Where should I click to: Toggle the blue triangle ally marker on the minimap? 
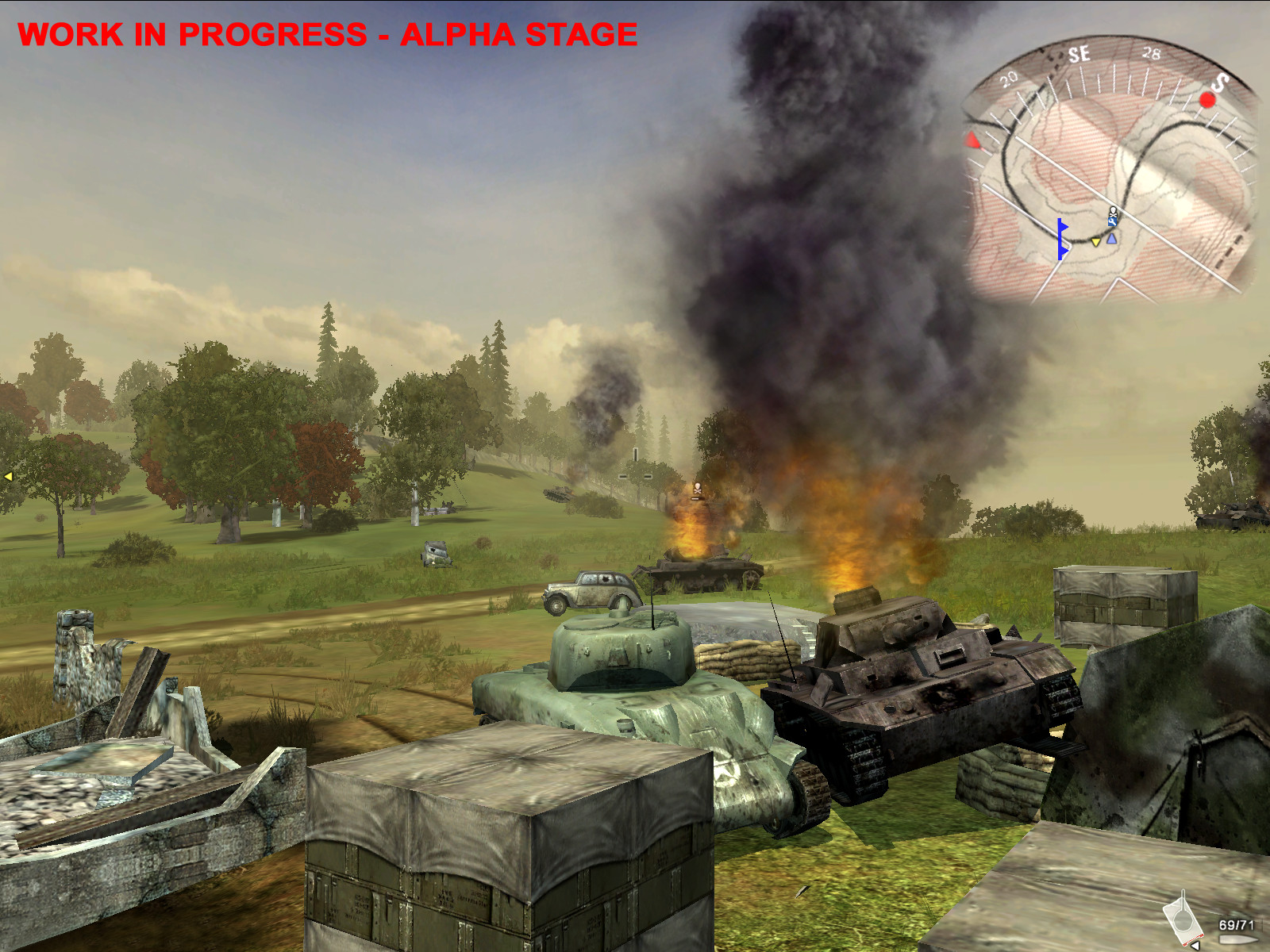click(1110, 238)
